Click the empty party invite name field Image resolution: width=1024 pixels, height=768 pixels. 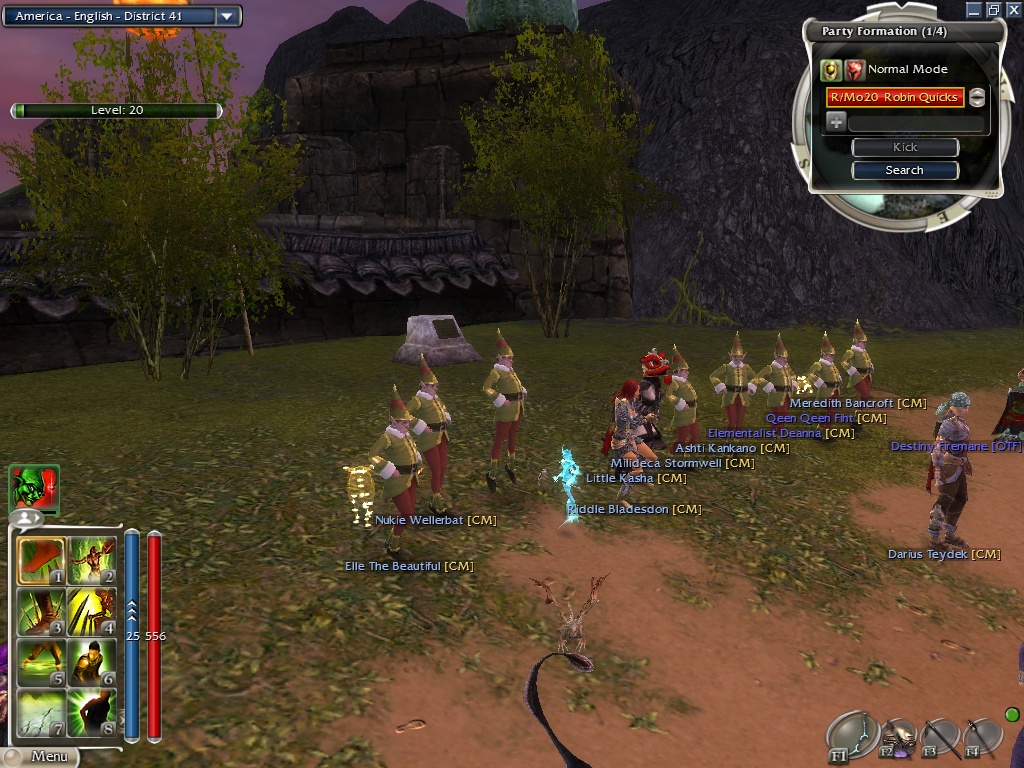click(915, 123)
